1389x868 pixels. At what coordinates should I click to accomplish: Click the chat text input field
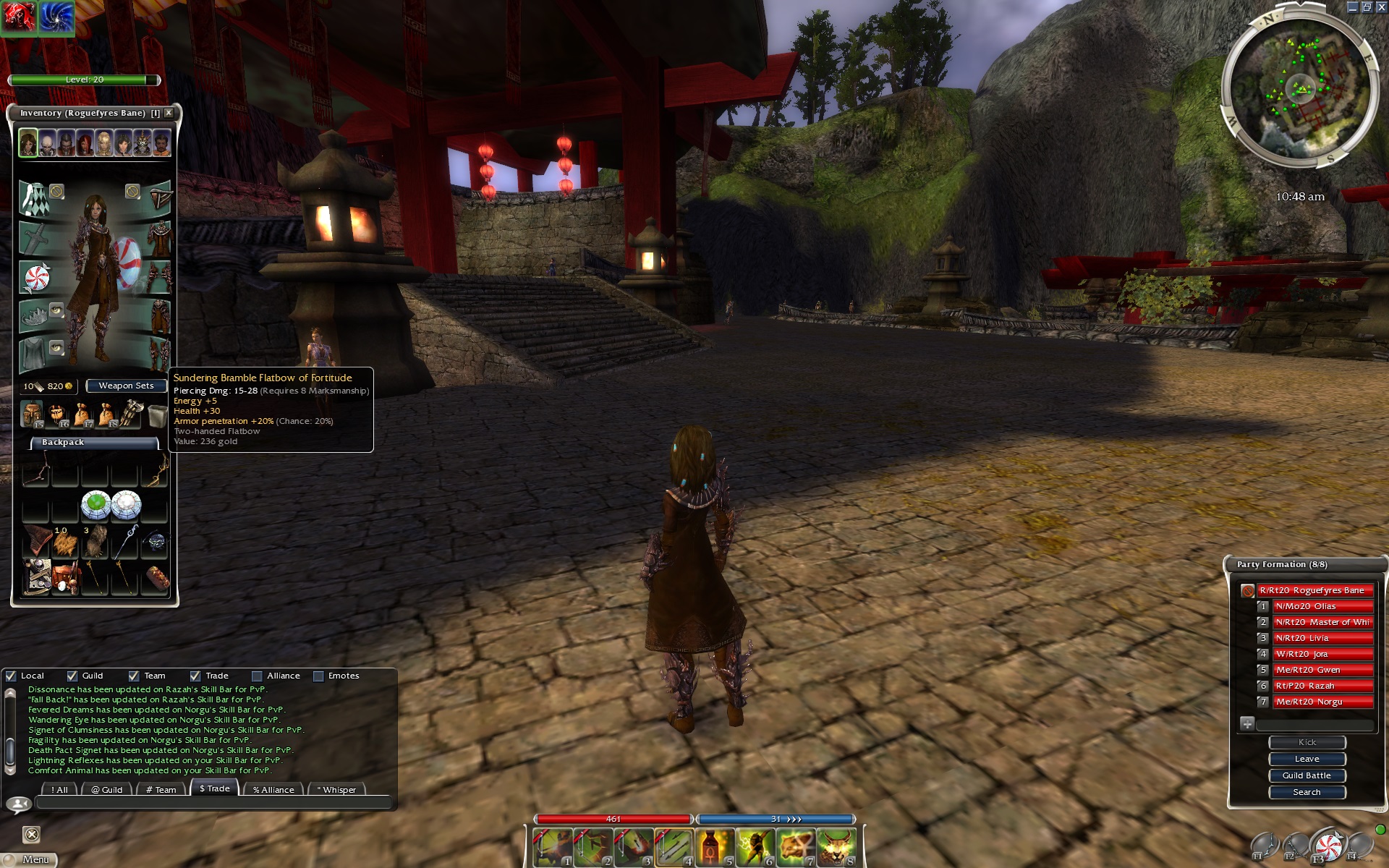coord(213,803)
